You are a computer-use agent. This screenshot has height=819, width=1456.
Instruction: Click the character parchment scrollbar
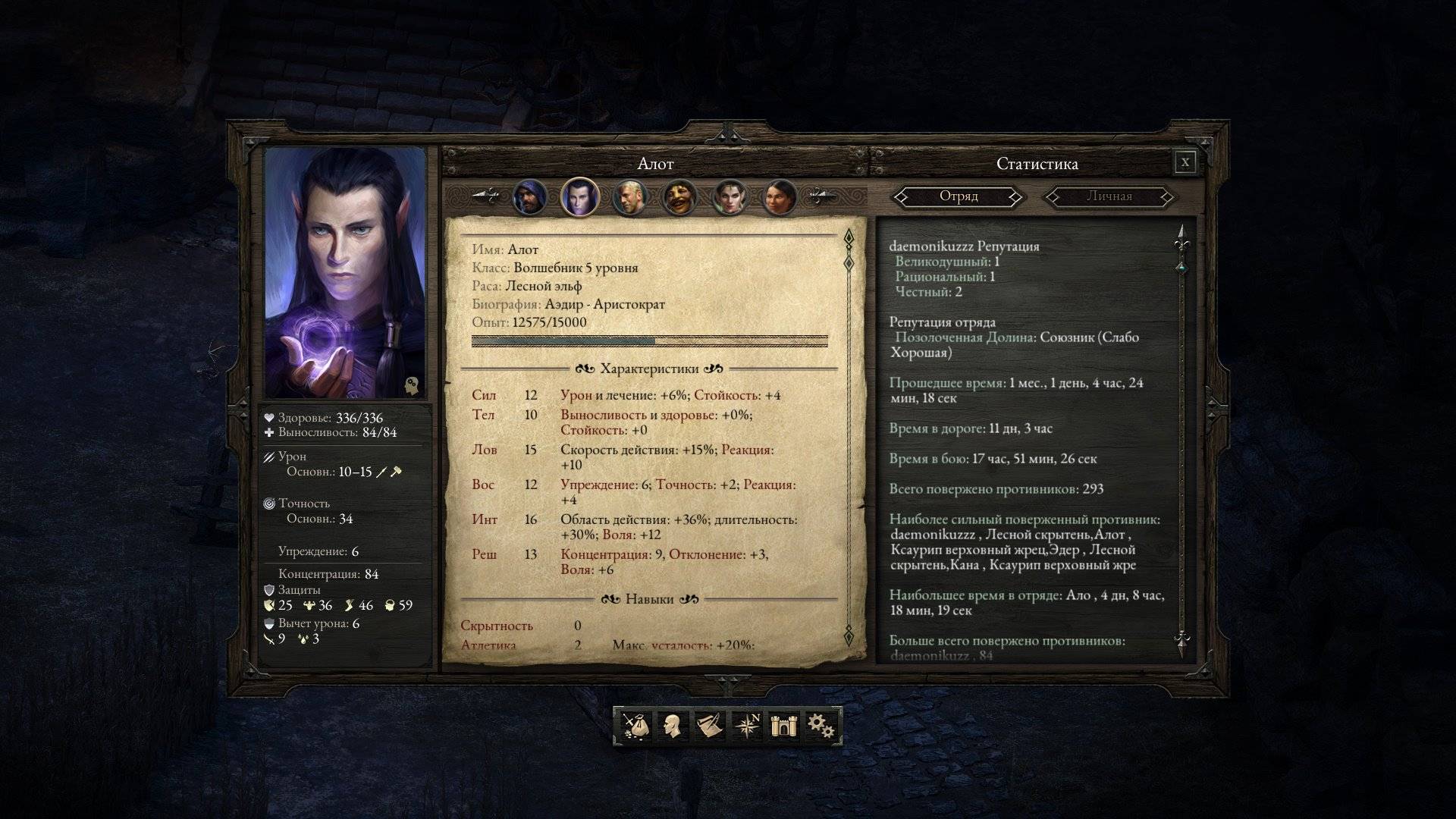(x=849, y=440)
